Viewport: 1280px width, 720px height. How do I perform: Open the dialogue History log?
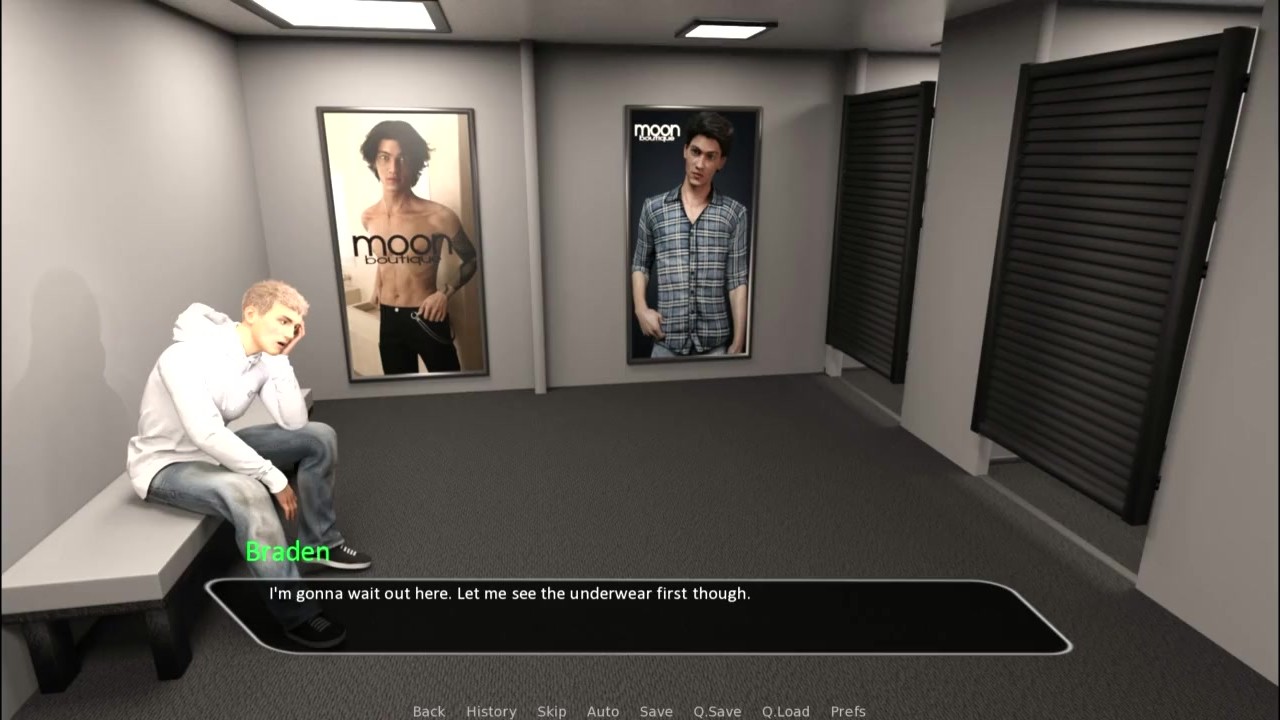(491, 711)
